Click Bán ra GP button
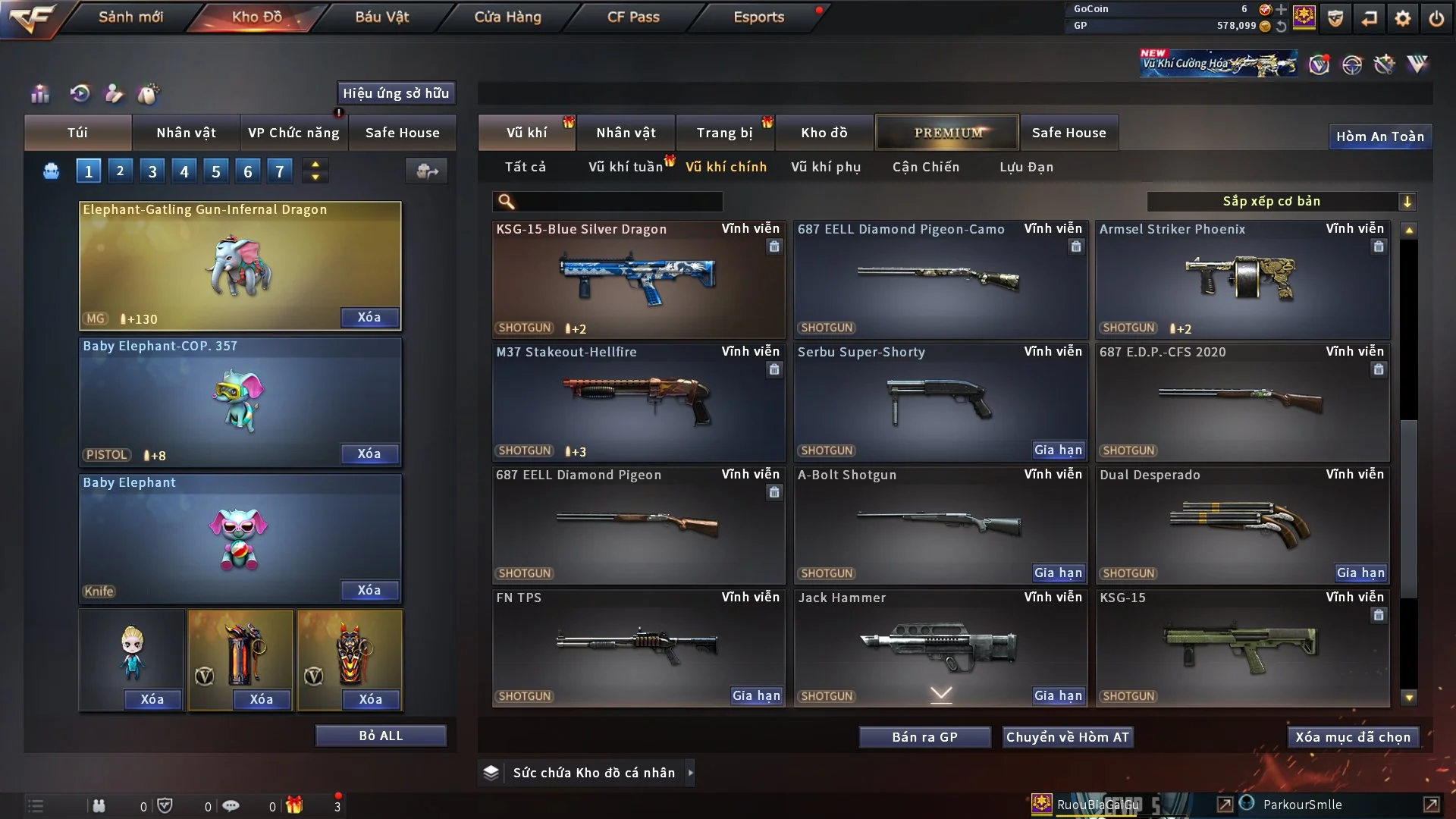Image resolution: width=1456 pixels, height=819 pixels. point(924,737)
